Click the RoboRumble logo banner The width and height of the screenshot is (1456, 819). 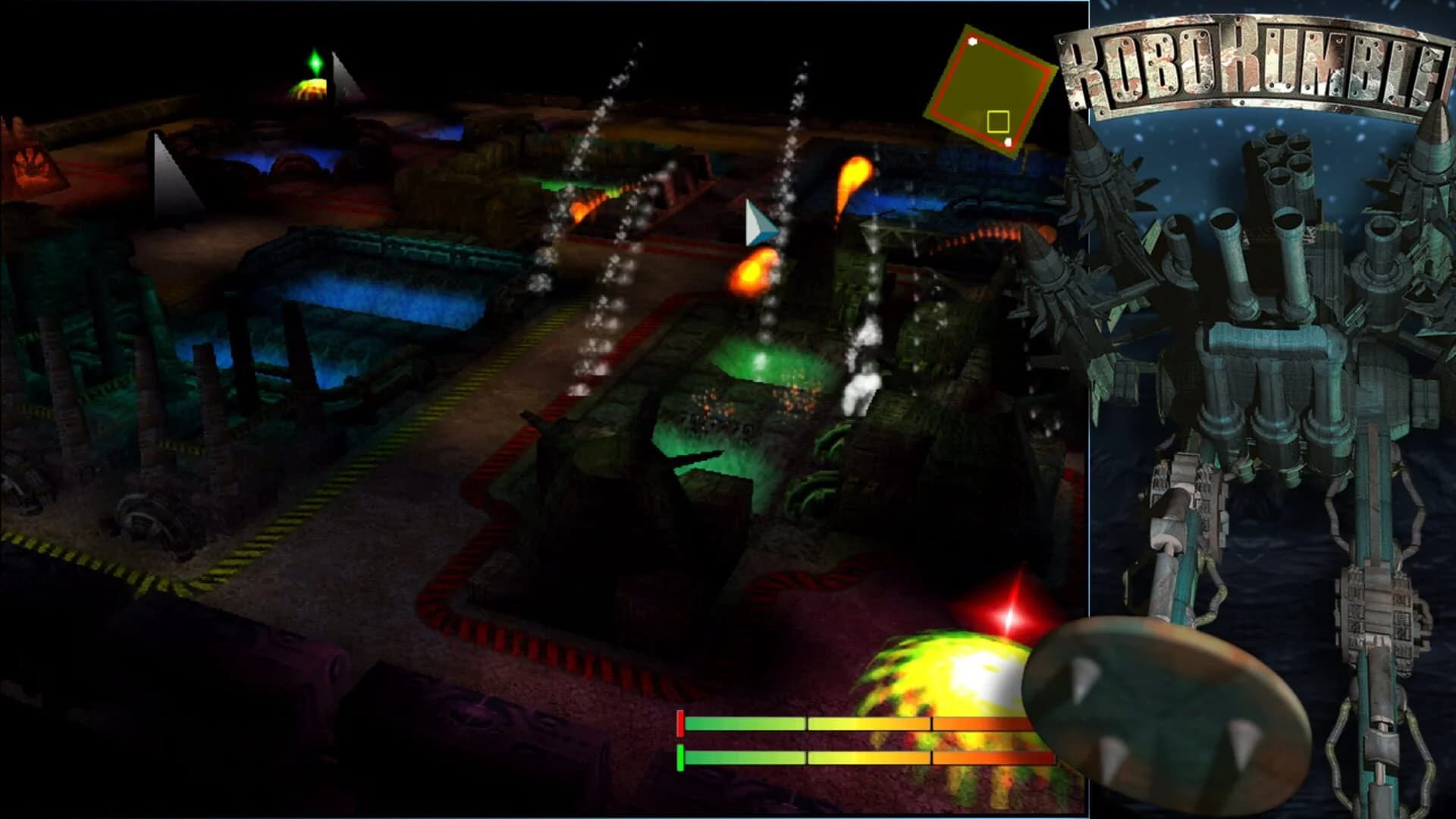point(1259,64)
